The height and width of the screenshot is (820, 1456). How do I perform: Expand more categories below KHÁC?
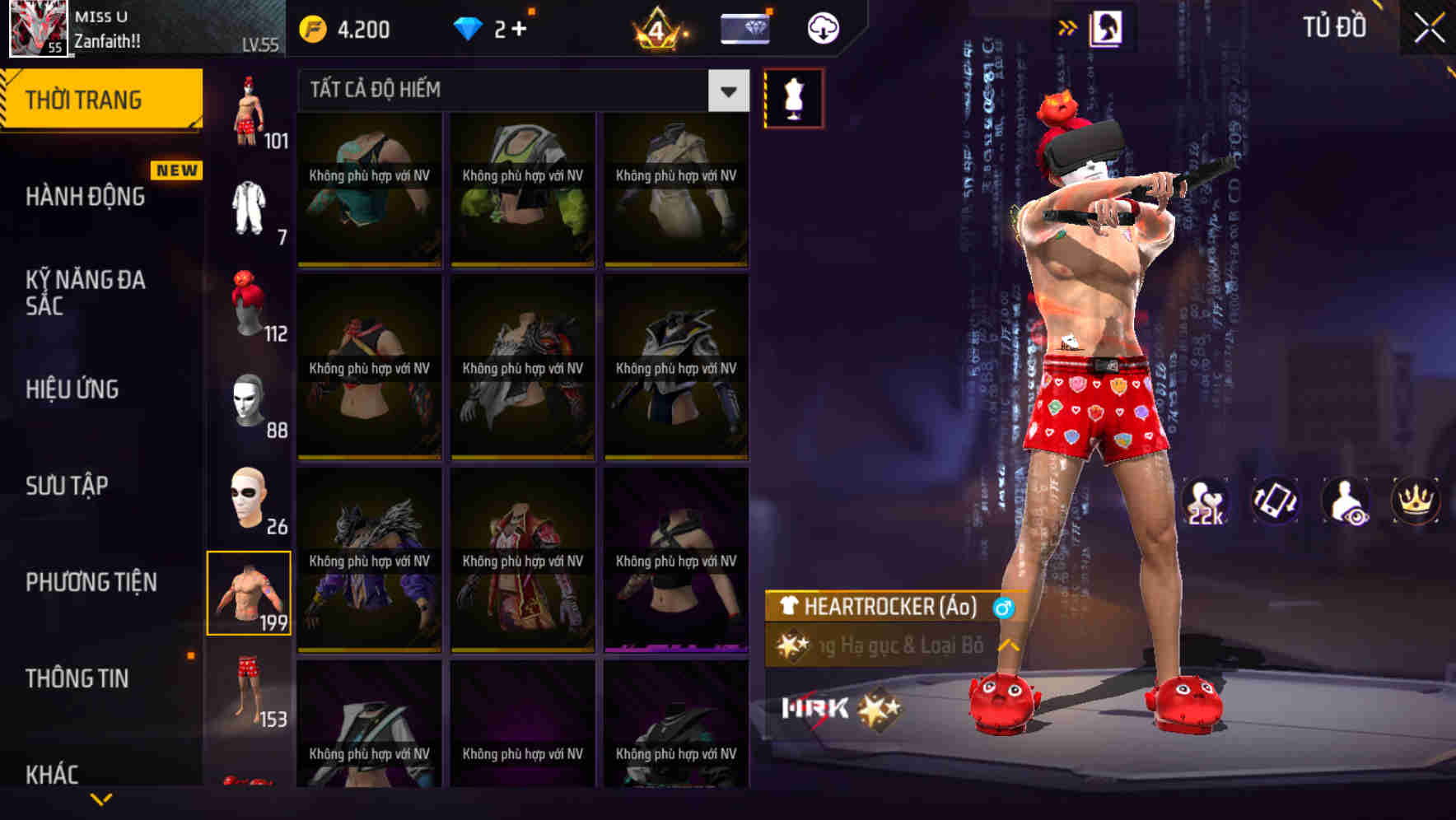[x=99, y=800]
